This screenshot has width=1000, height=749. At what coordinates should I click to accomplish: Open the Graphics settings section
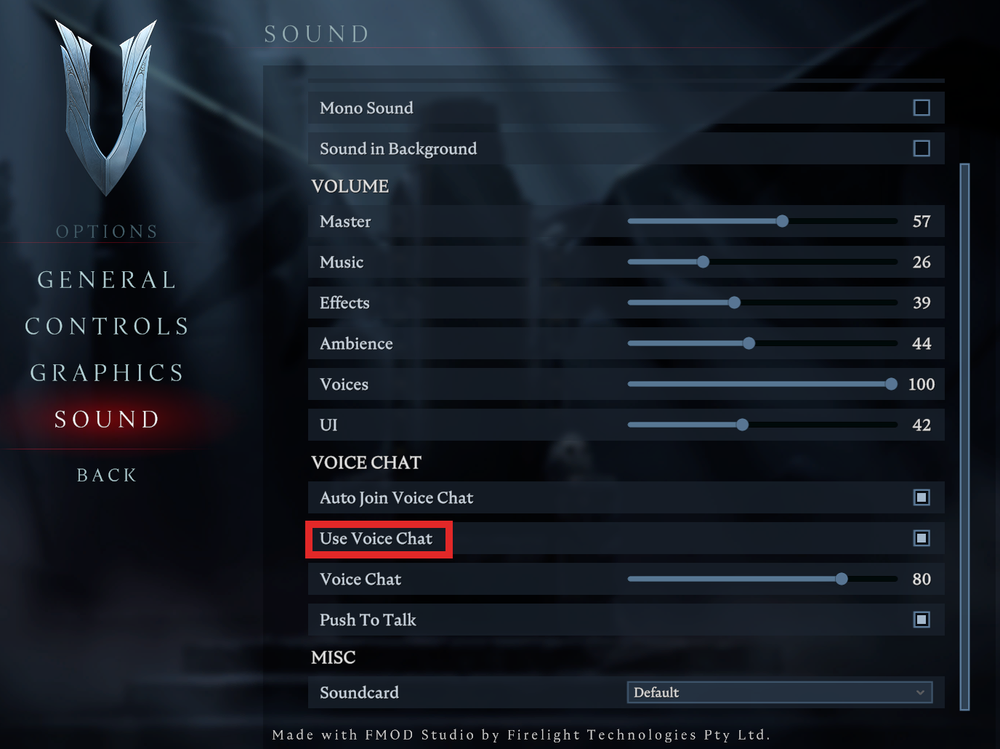click(107, 373)
